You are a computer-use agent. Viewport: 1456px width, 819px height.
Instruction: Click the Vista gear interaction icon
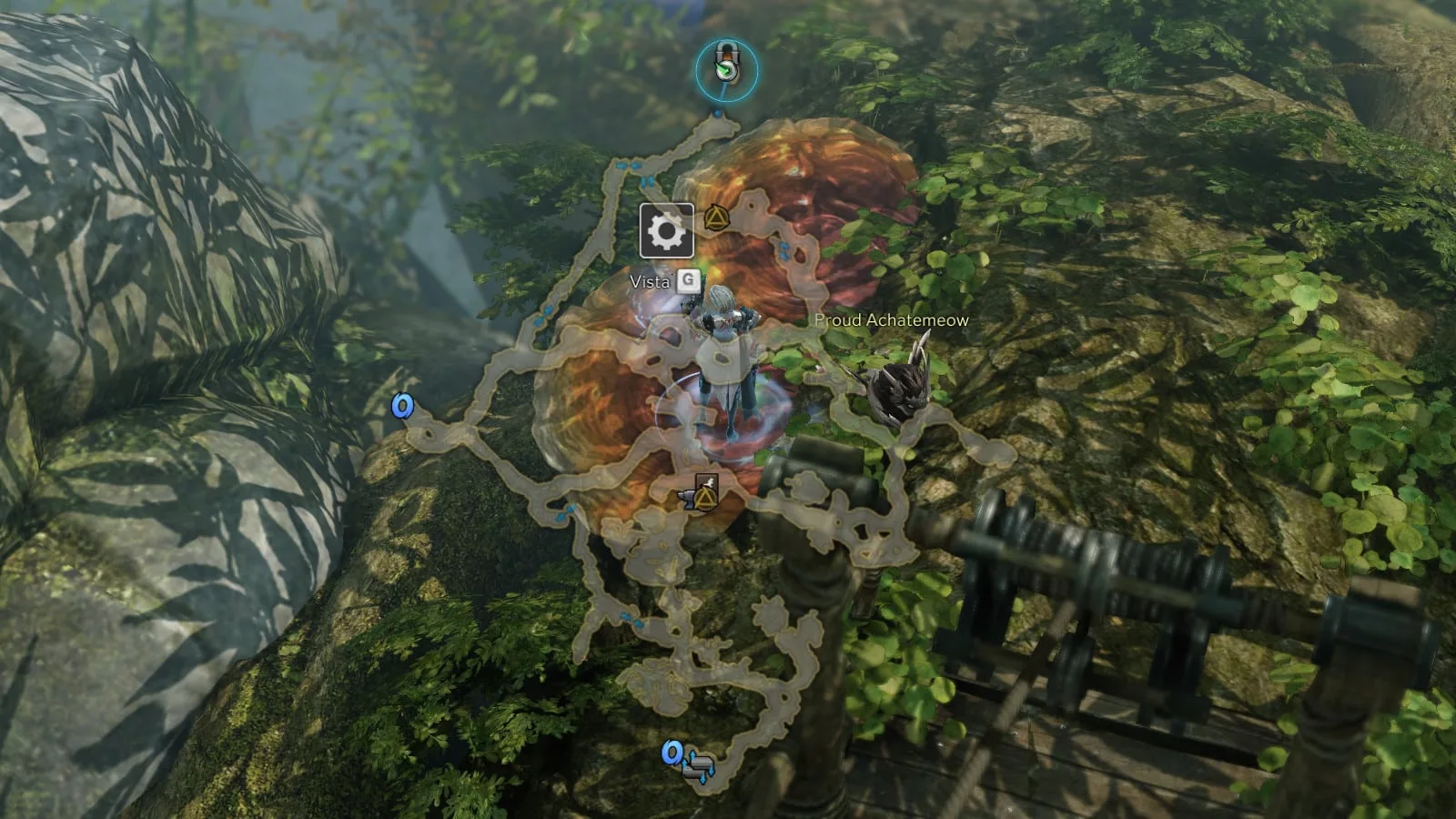coord(666,231)
